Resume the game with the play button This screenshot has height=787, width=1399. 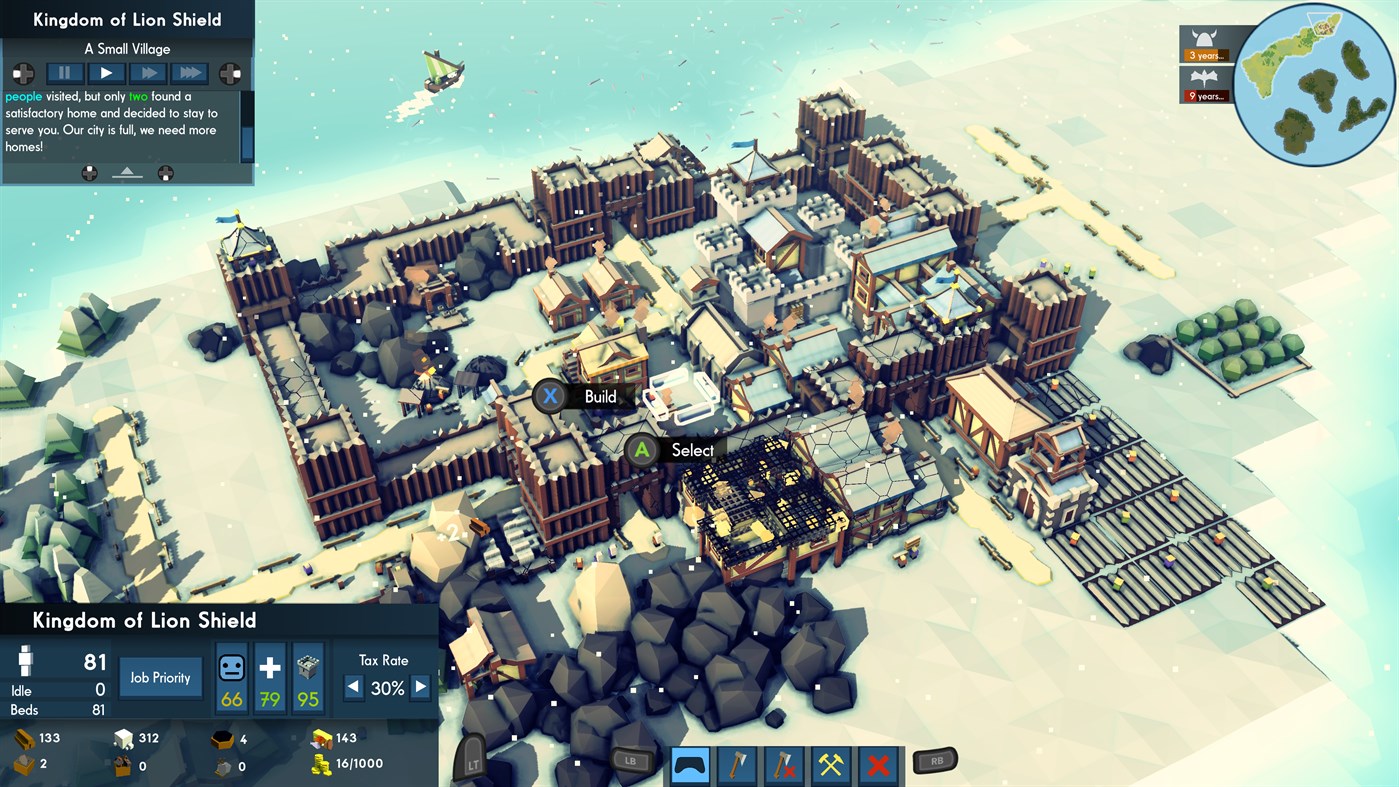tap(105, 72)
